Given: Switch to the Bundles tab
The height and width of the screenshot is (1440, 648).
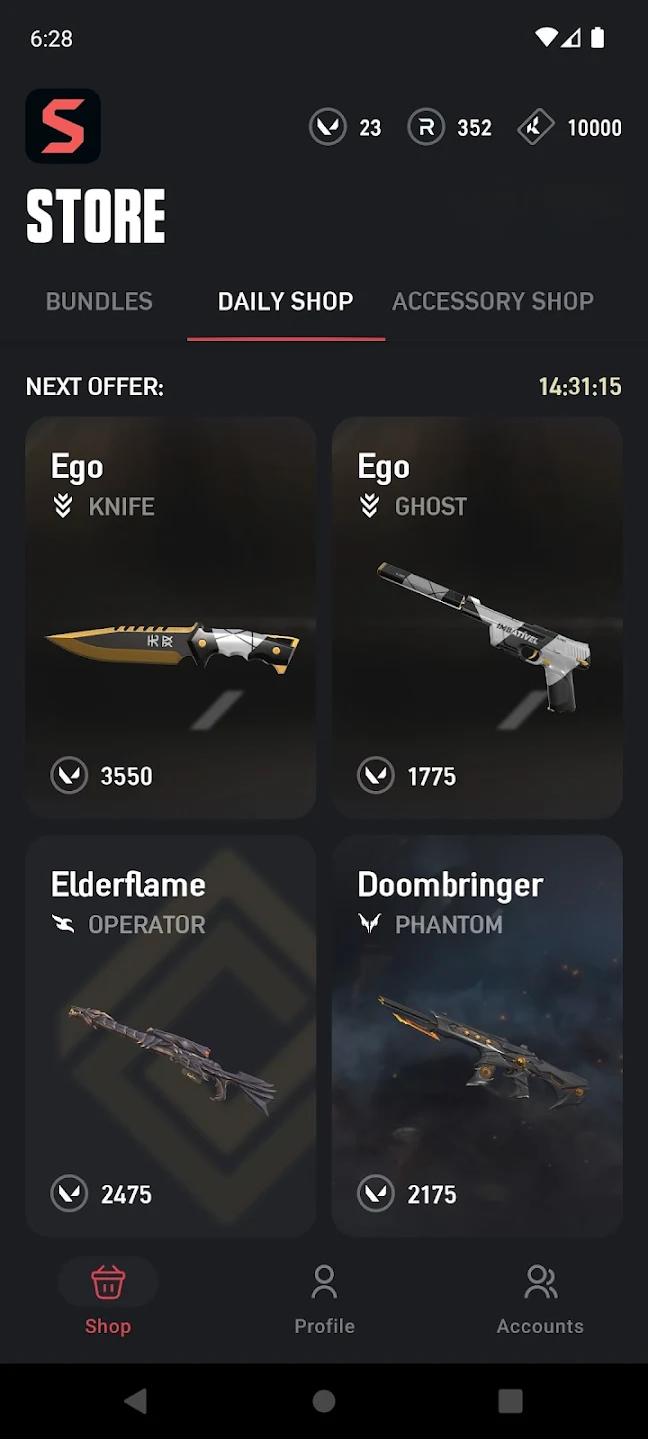Looking at the screenshot, I should click(99, 301).
